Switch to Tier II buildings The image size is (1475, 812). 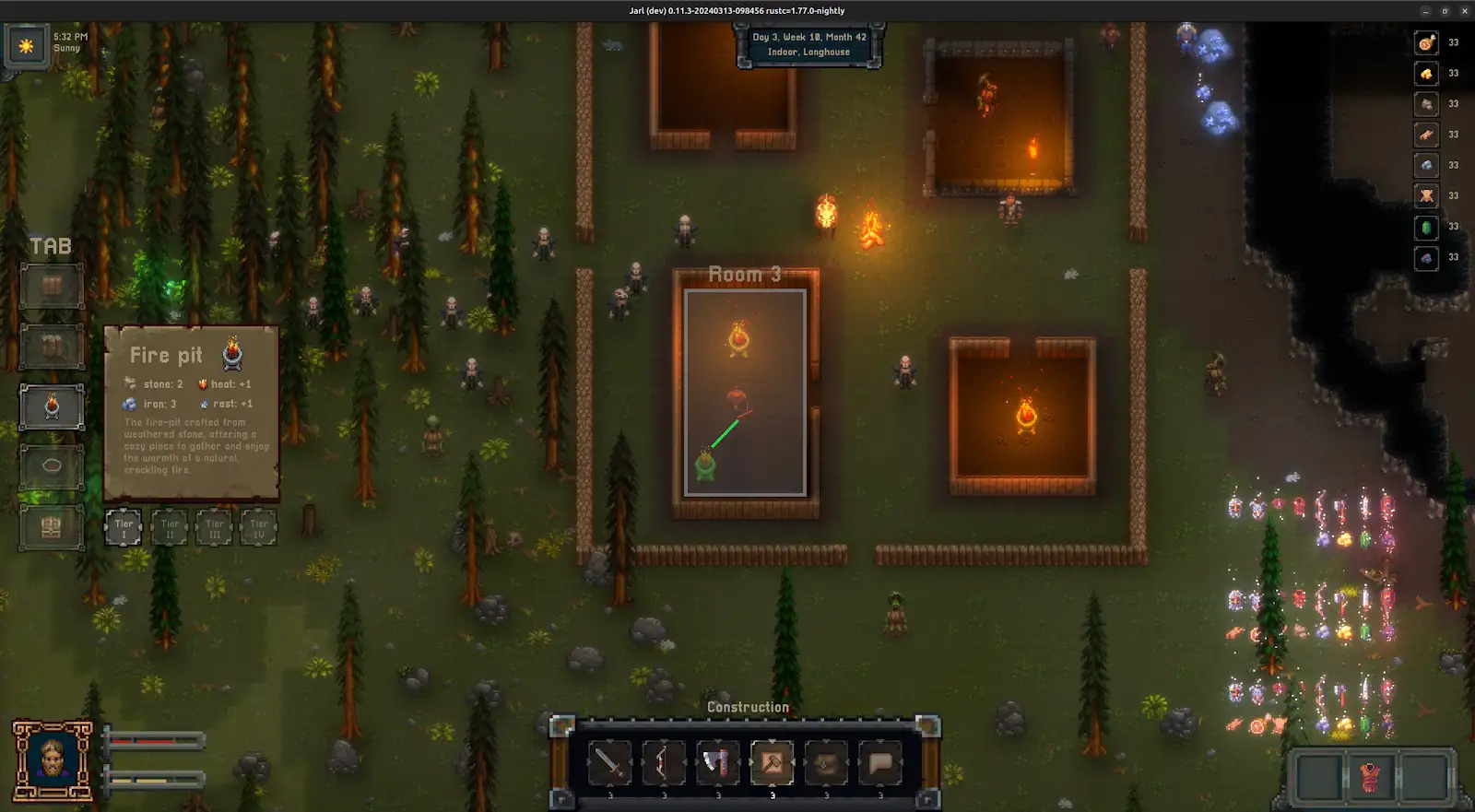pyautogui.click(x=170, y=528)
